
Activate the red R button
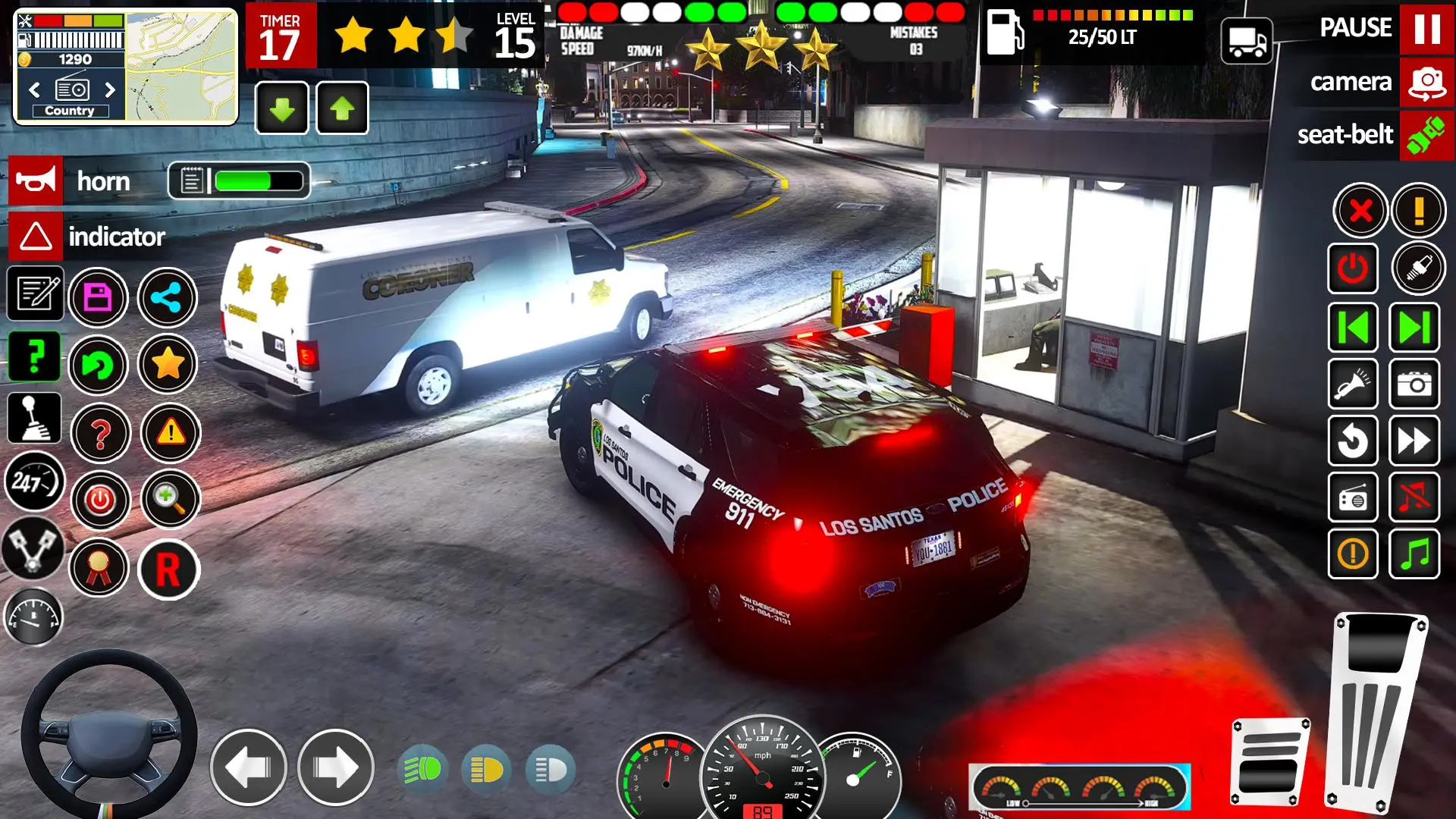point(168,570)
